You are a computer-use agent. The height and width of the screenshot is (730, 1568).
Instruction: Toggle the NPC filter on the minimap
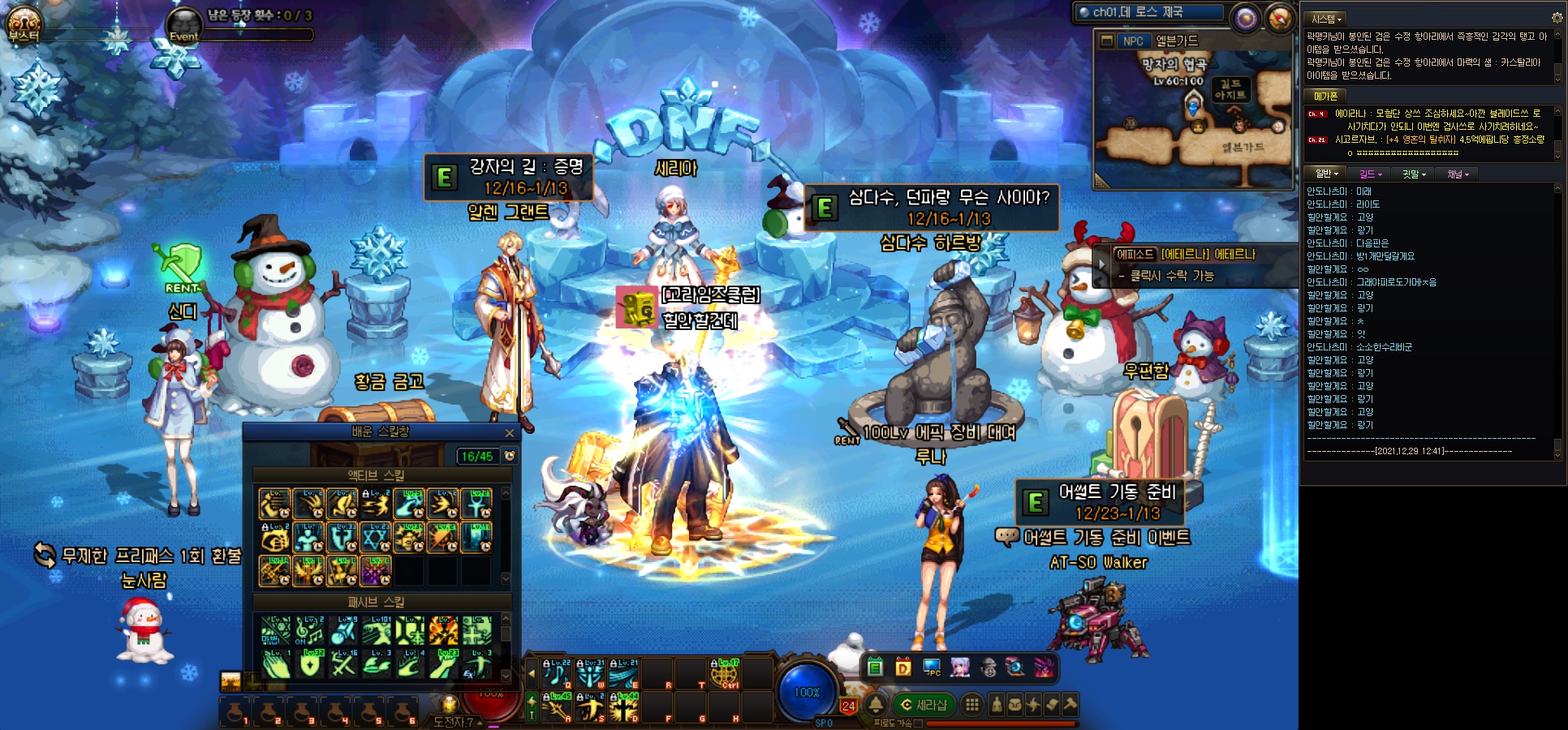pos(1133,41)
